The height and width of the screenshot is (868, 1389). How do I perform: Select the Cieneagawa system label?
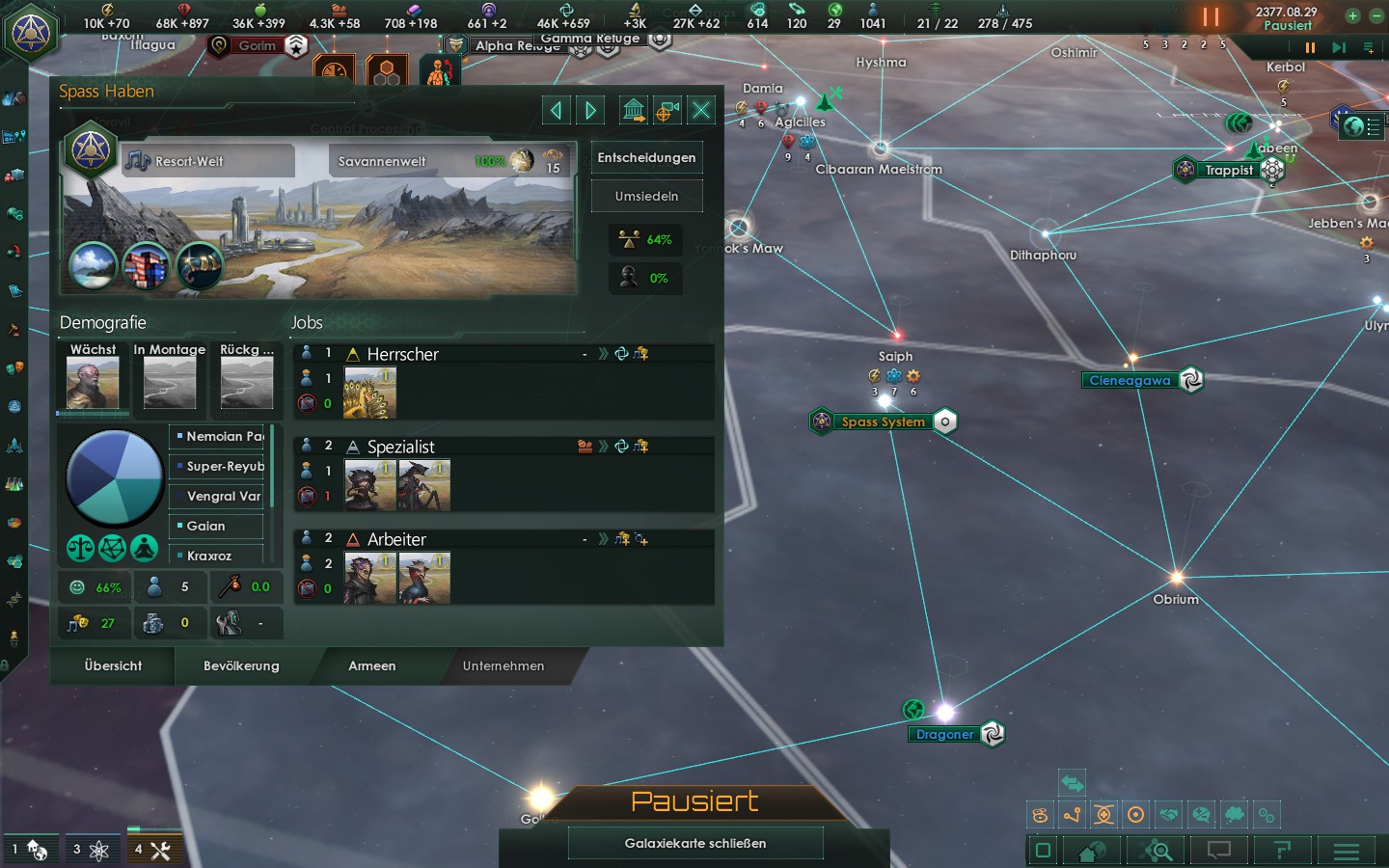point(1130,380)
